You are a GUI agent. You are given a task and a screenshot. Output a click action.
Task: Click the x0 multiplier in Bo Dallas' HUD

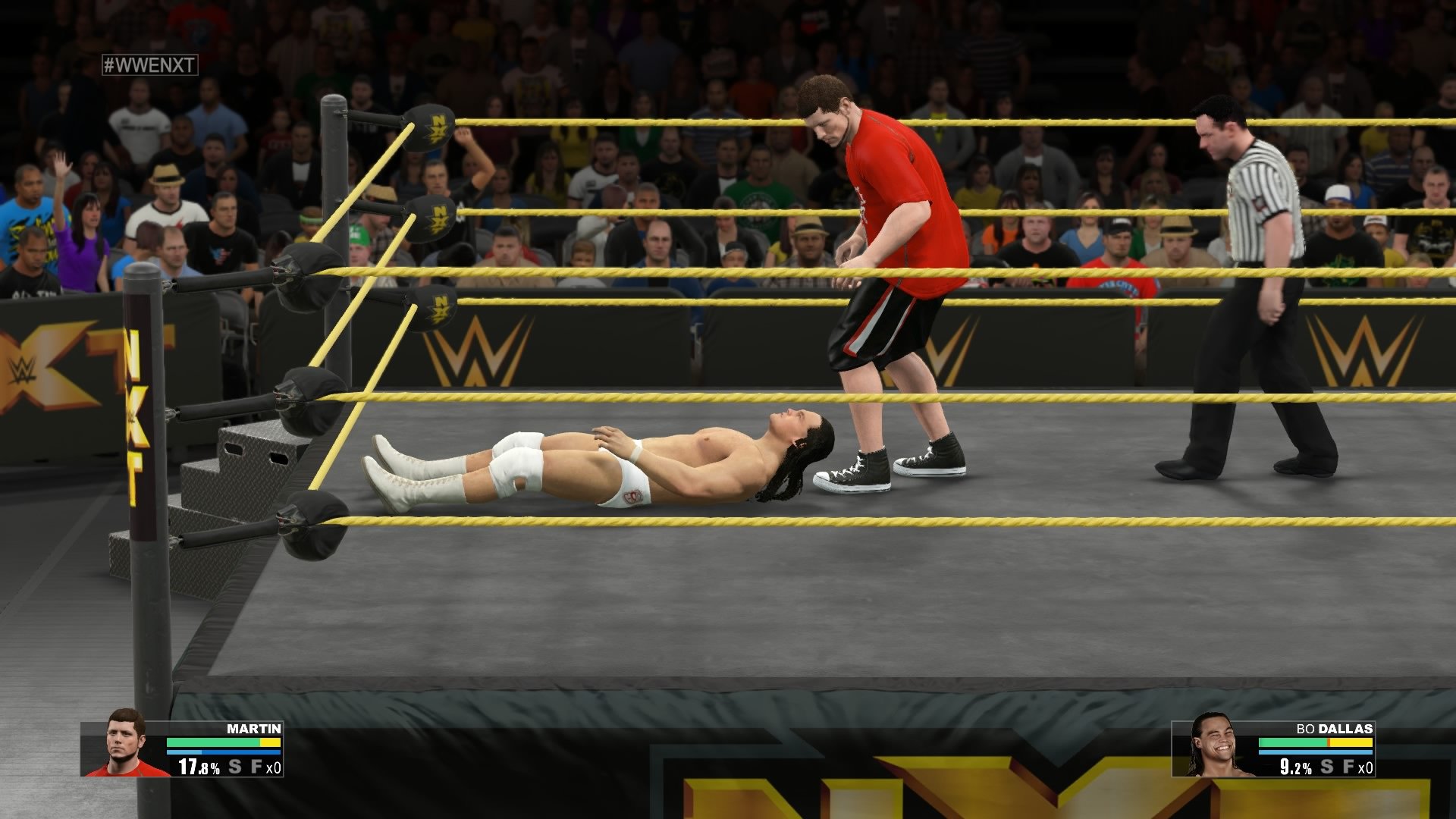pyautogui.click(x=1366, y=769)
